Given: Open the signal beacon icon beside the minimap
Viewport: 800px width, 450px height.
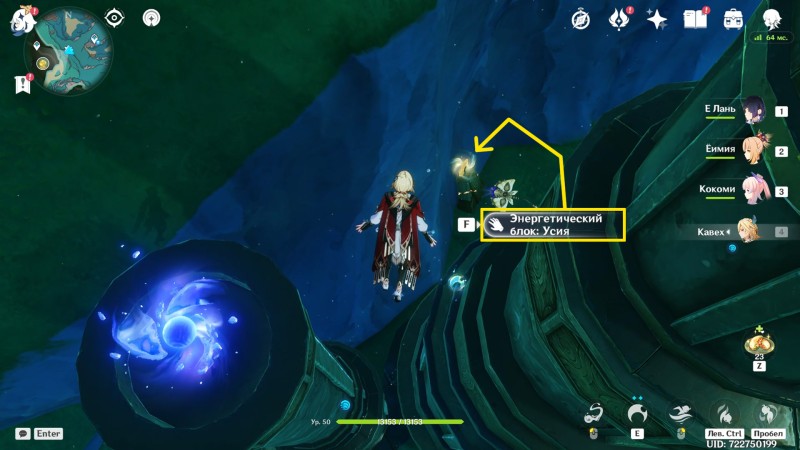Looking at the screenshot, I should [x=152, y=18].
